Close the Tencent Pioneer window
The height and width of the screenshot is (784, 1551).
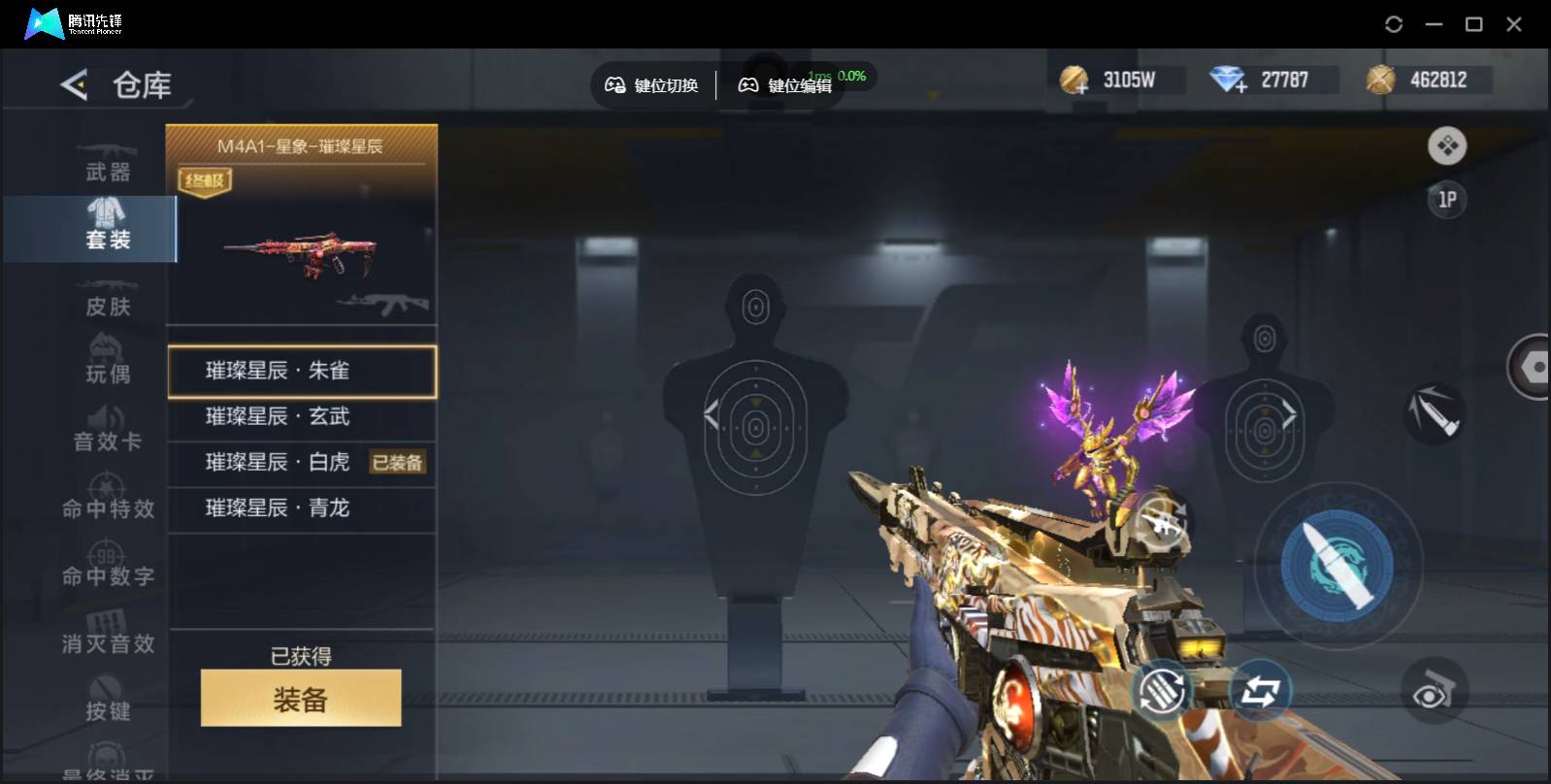1513,24
